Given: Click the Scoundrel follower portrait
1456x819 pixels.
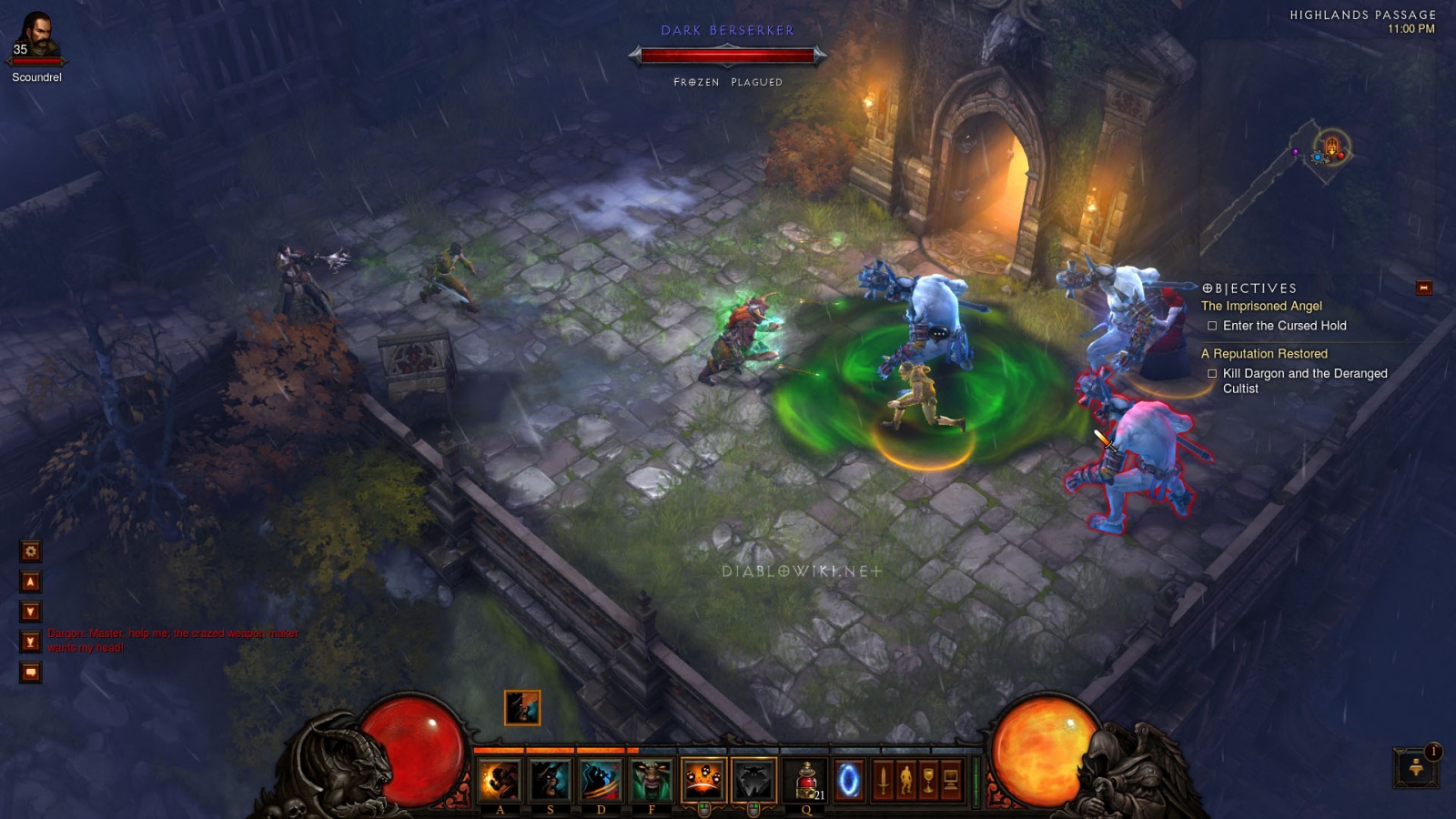Looking at the screenshot, I should (x=36, y=36).
